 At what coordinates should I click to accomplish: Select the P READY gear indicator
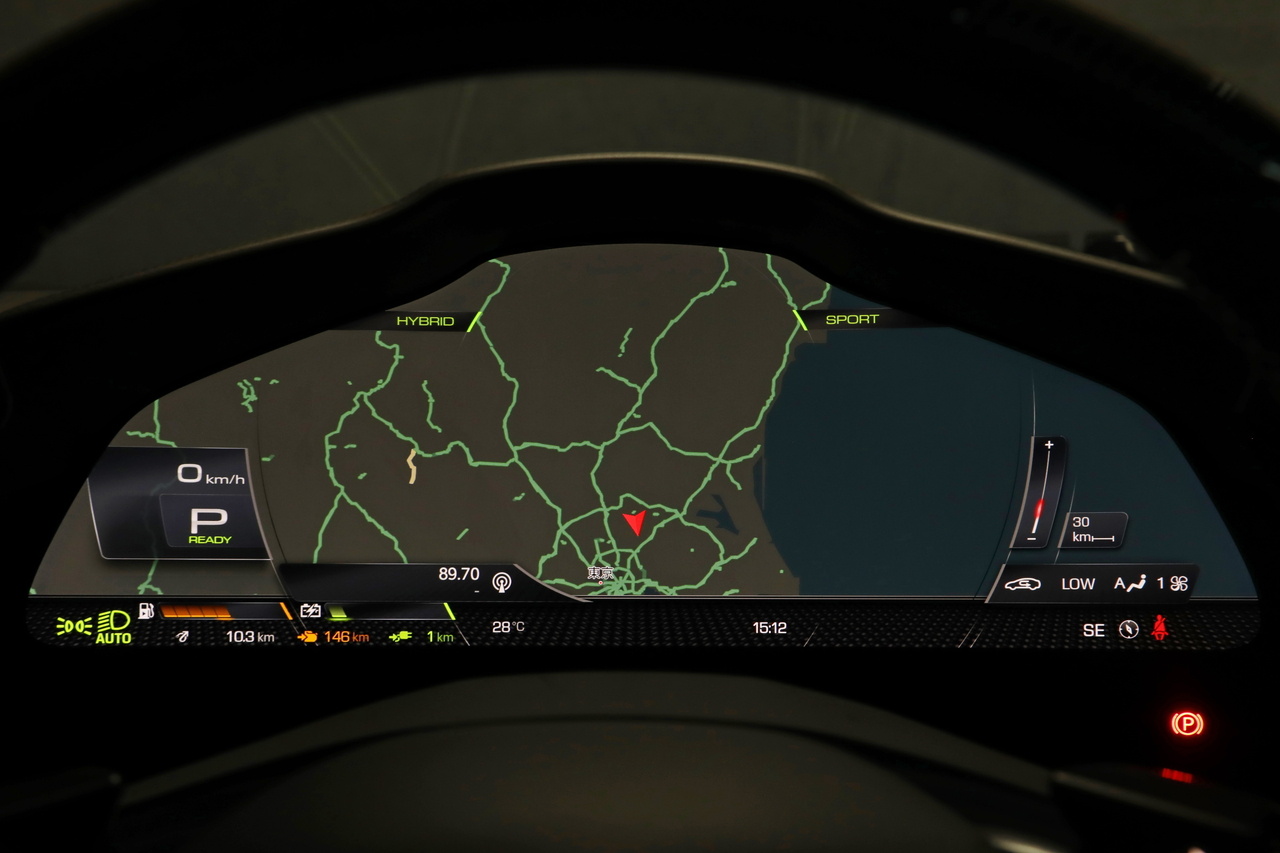209,525
